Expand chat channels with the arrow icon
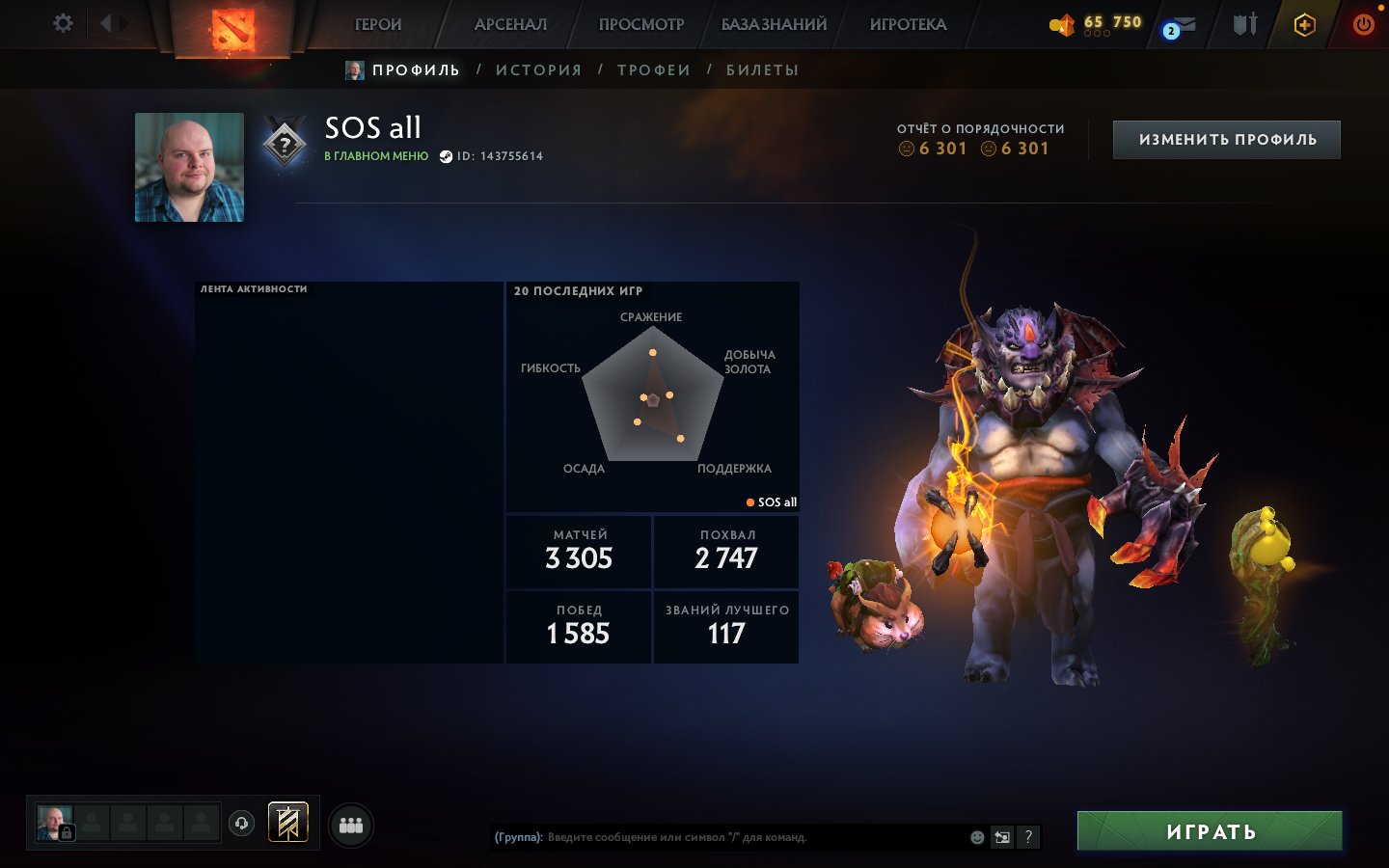The height and width of the screenshot is (868, 1389). 1001,837
